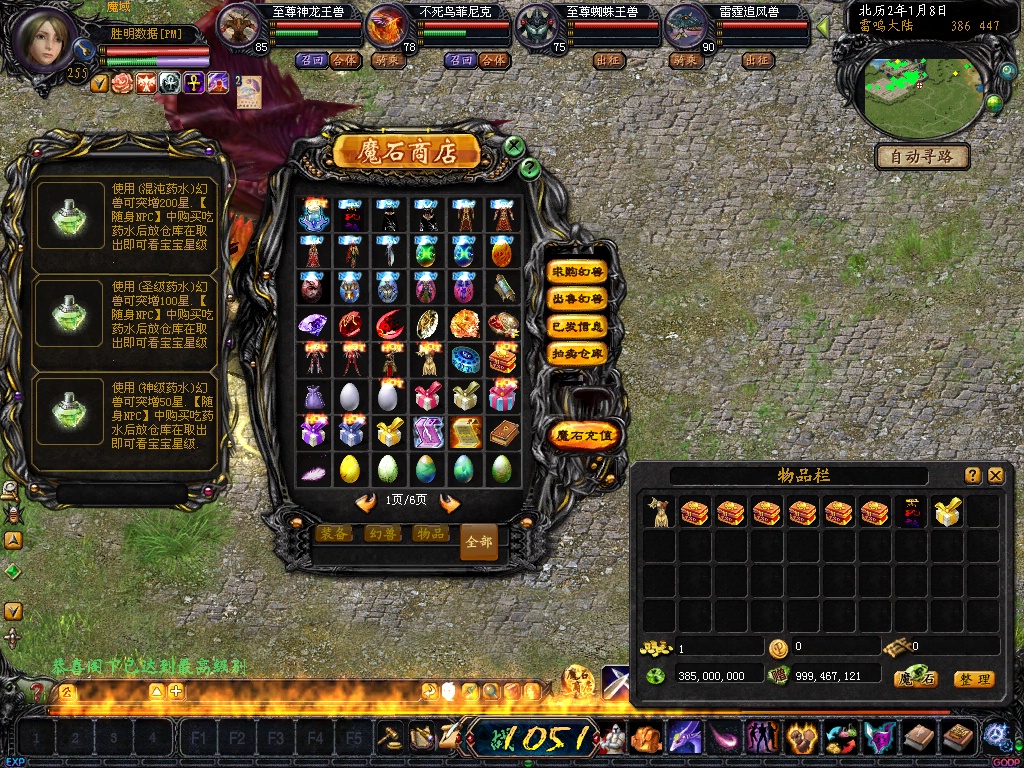The width and height of the screenshot is (1024, 768).
Task: Close the 物品栏 inventory panel
Action: (996, 476)
